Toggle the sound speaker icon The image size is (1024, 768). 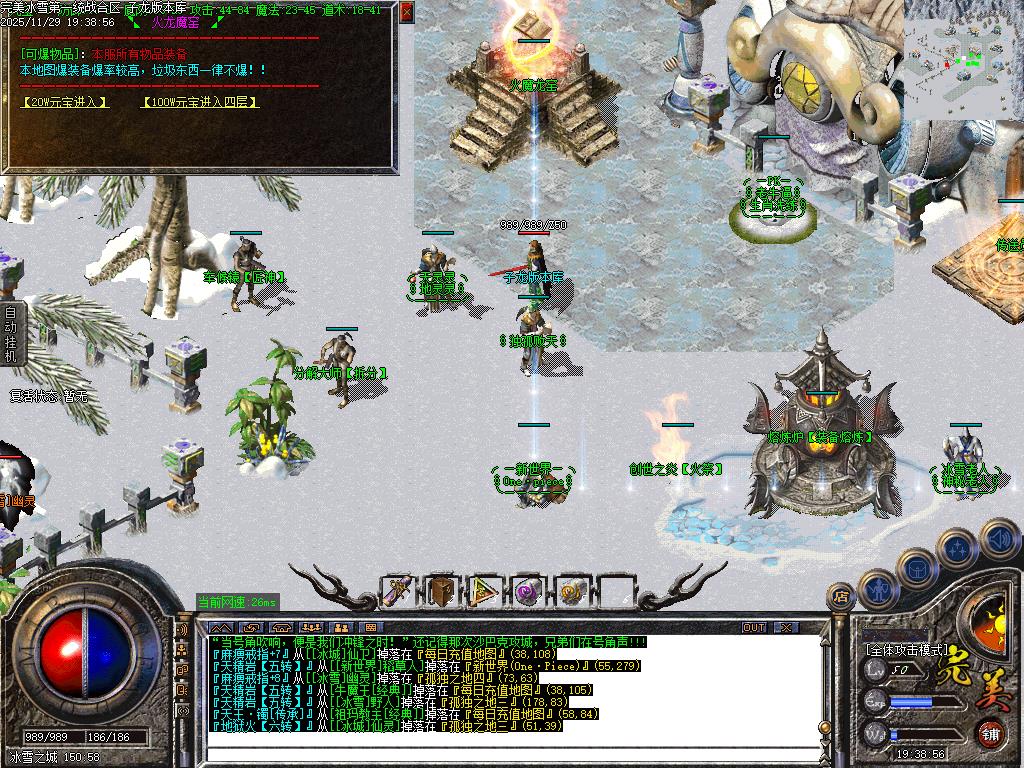click(998, 539)
